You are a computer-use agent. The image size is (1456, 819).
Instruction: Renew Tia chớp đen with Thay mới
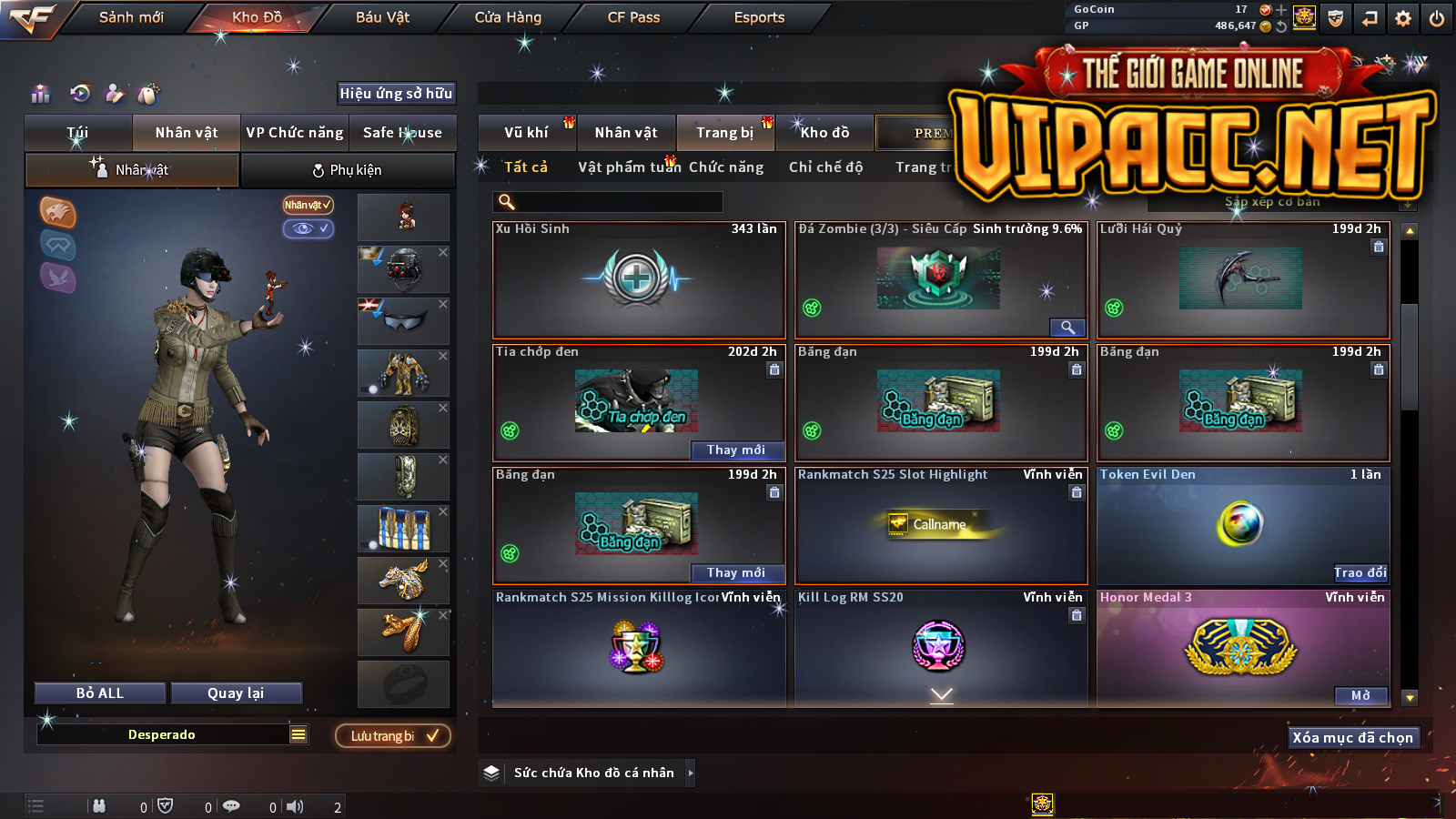click(x=735, y=450)
